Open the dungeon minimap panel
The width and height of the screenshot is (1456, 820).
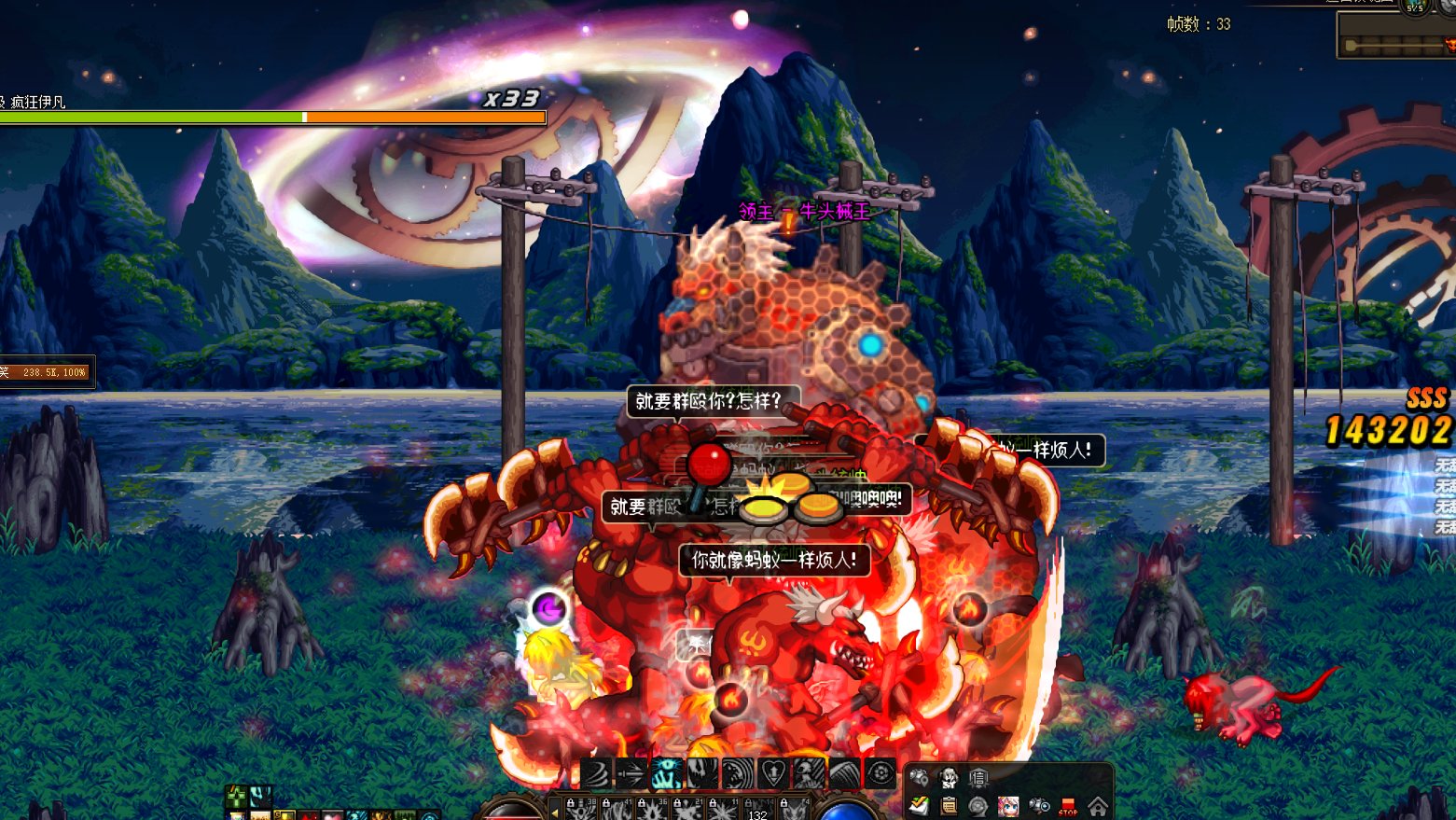click(x=1396, y=42)
